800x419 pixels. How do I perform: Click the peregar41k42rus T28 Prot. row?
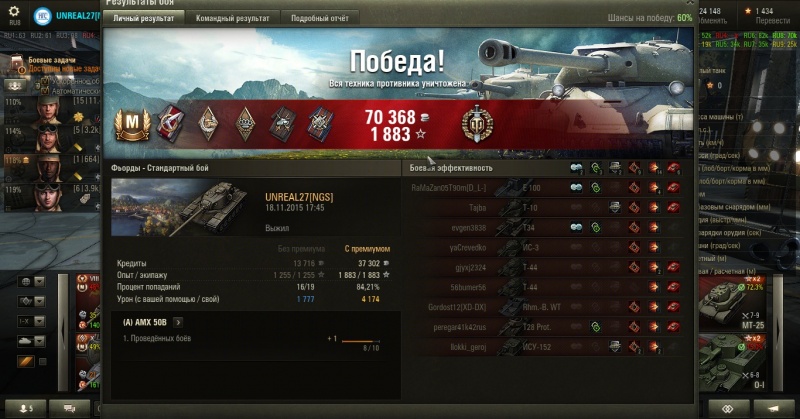pos(545,326)
